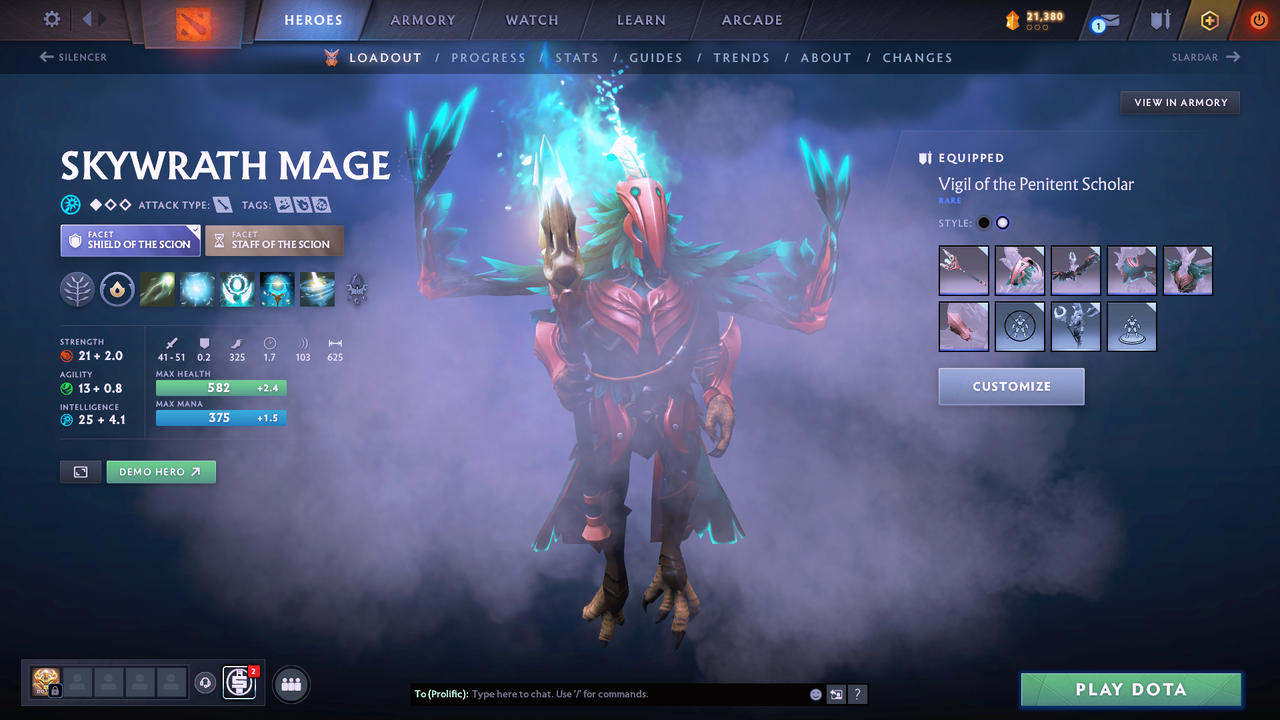Open Dota Plus via the gold hexagon icon
The width and height of the screenshot is (1280, 720).
(1209, 19)
